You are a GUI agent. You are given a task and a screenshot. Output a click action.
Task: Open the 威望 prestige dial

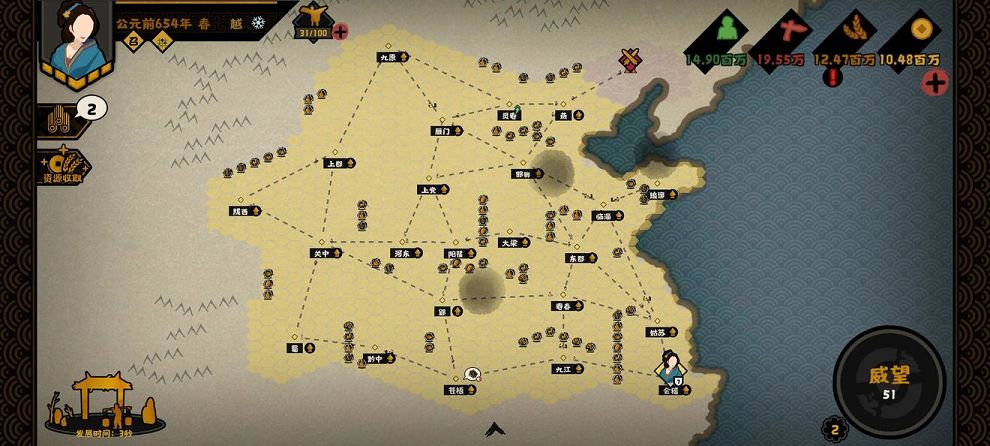coord(889,382)
